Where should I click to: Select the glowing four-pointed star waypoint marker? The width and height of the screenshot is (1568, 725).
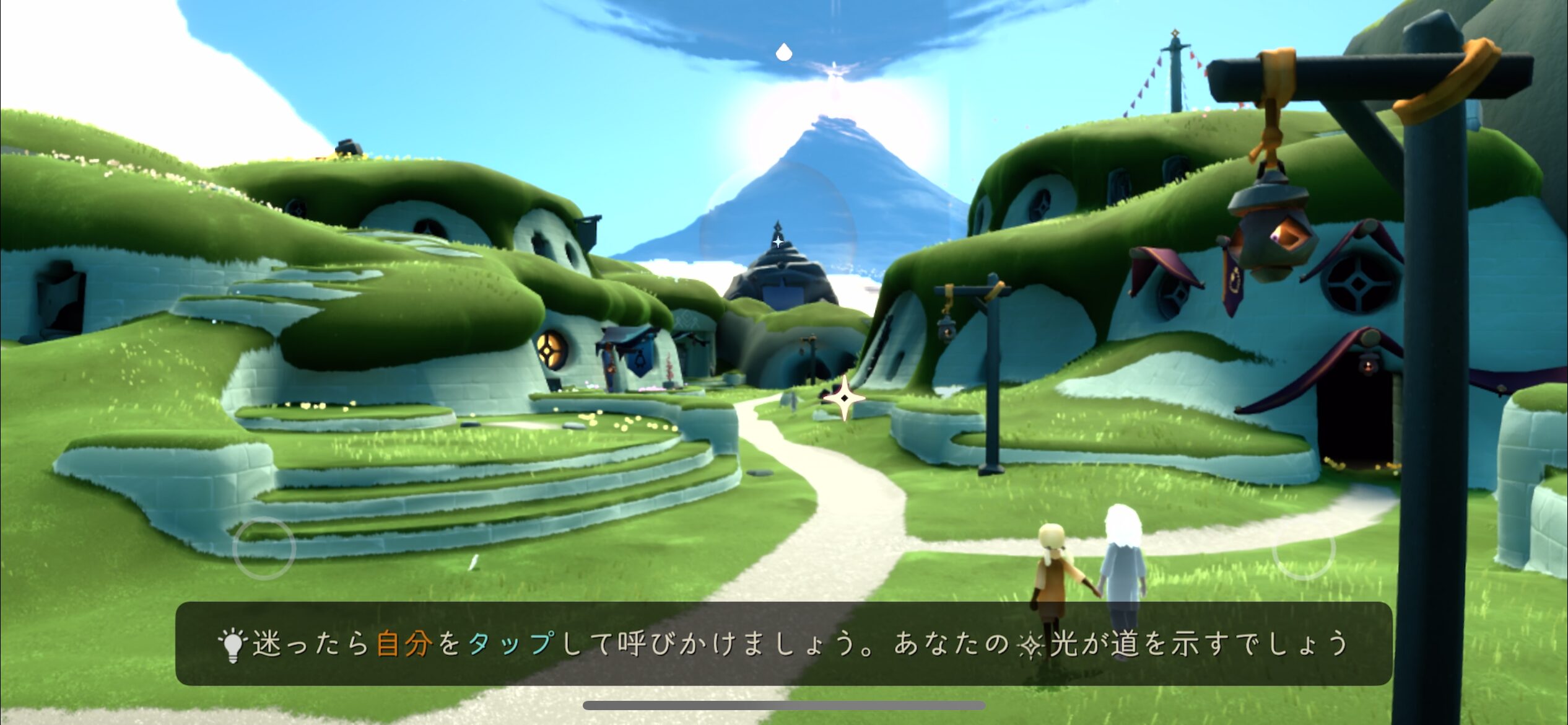point(844,398)
